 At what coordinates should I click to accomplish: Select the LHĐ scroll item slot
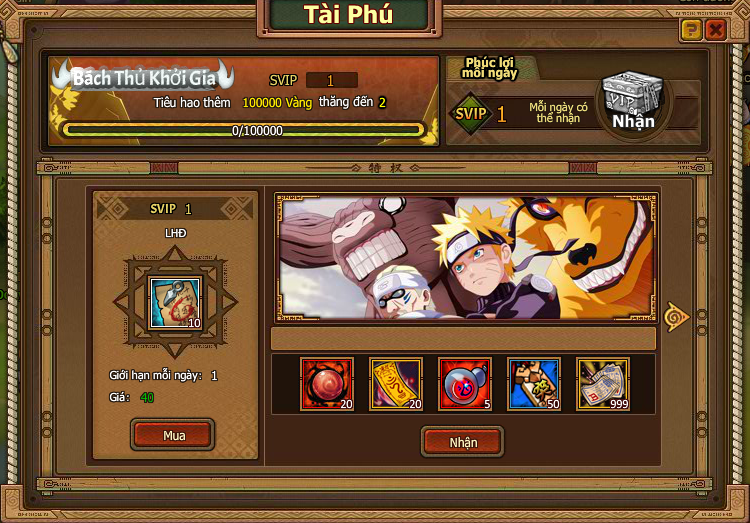[175, 303]
